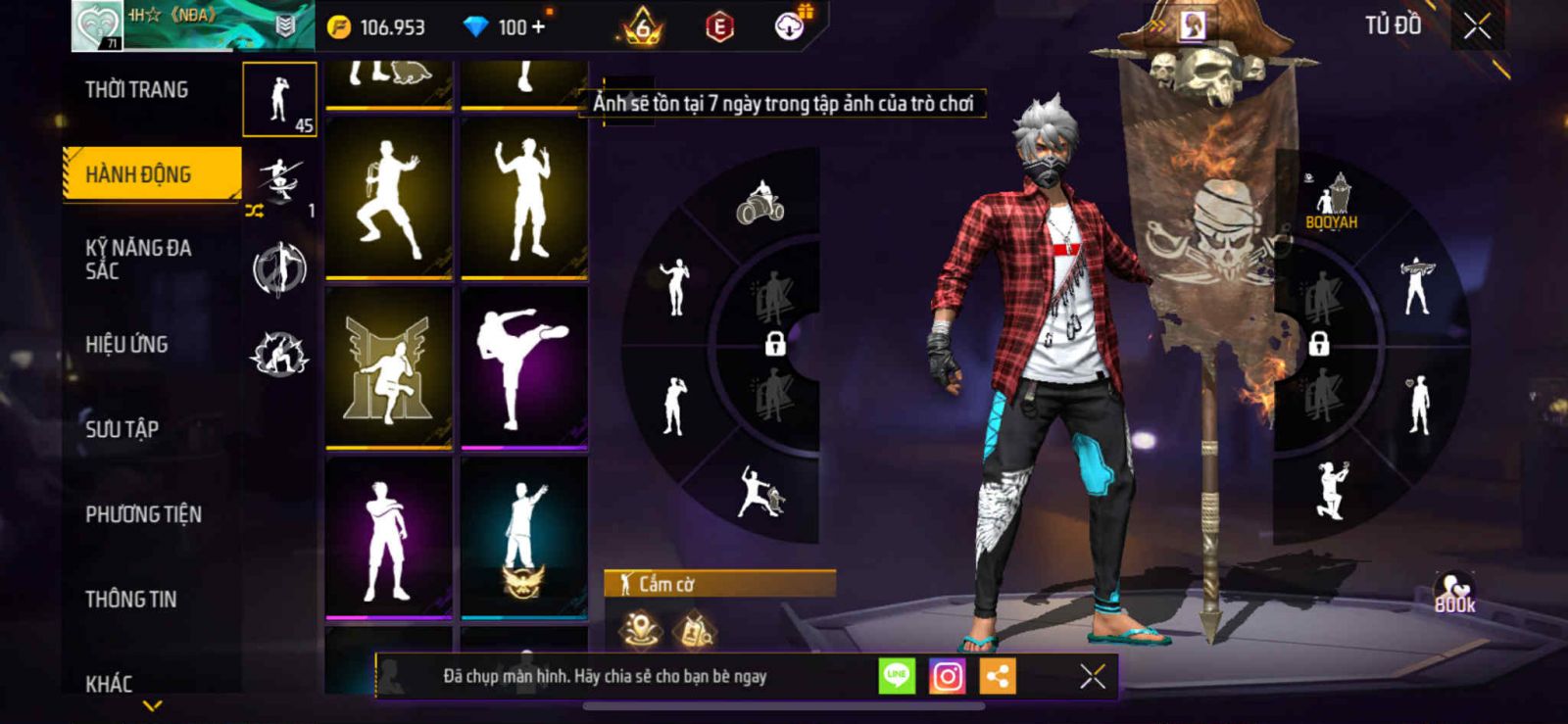Share screenshot to Instagram
Screen dimensions: 1568x724
point(947,676)
